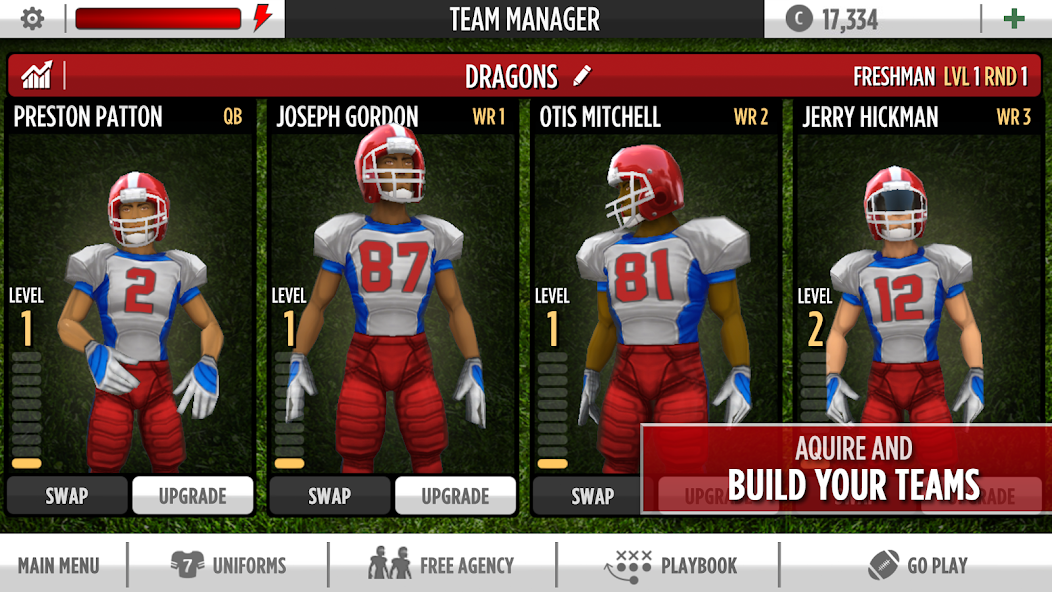Image resolution: width=1052 pixels, height=592 pixels.
Task: Upgrade Joseph Gordon
Action: [x=456, y=496]
